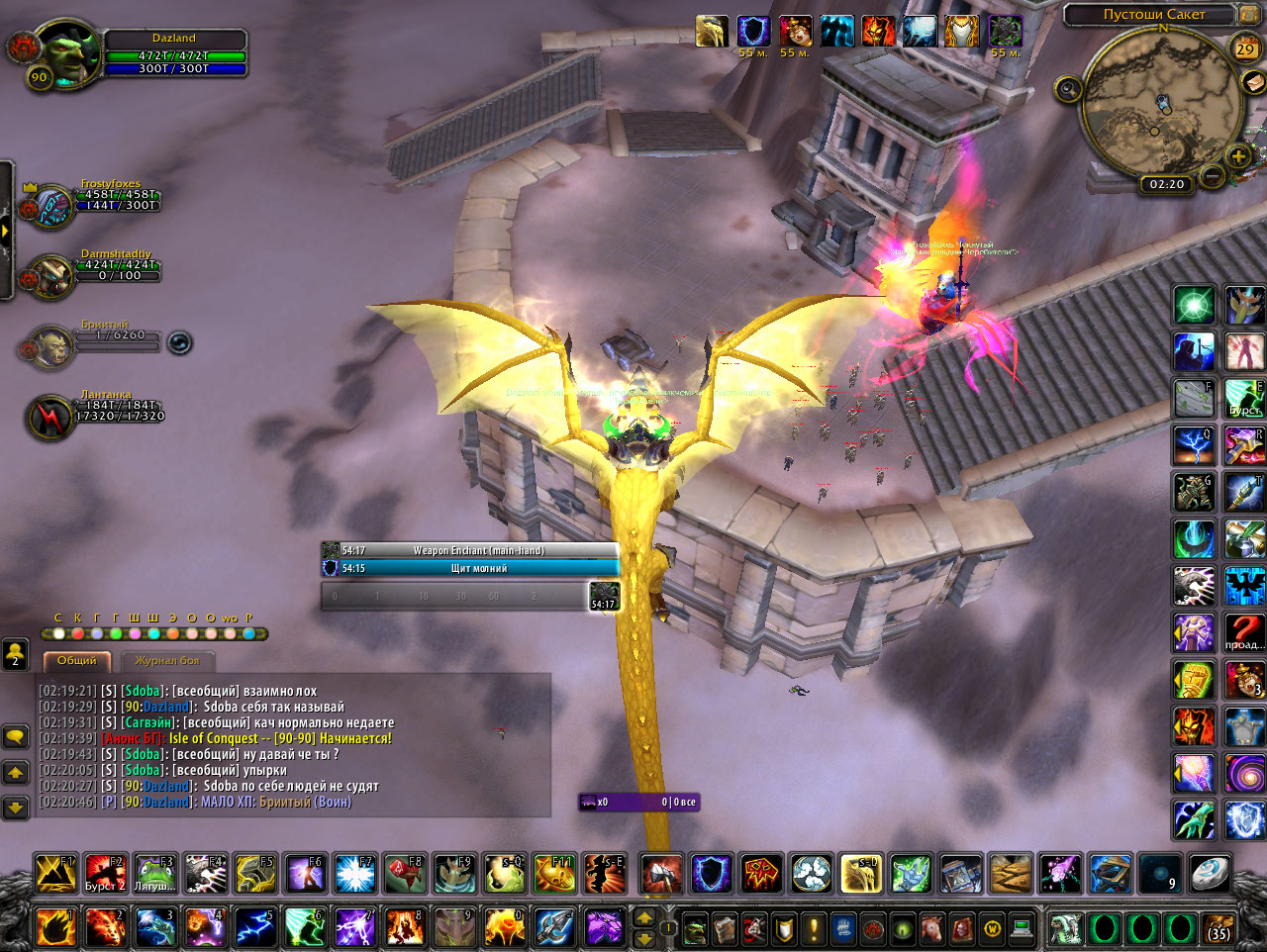Use the red question mark проад… macro
Screen dimensions: 1267x952
(x=1244, y=632)
